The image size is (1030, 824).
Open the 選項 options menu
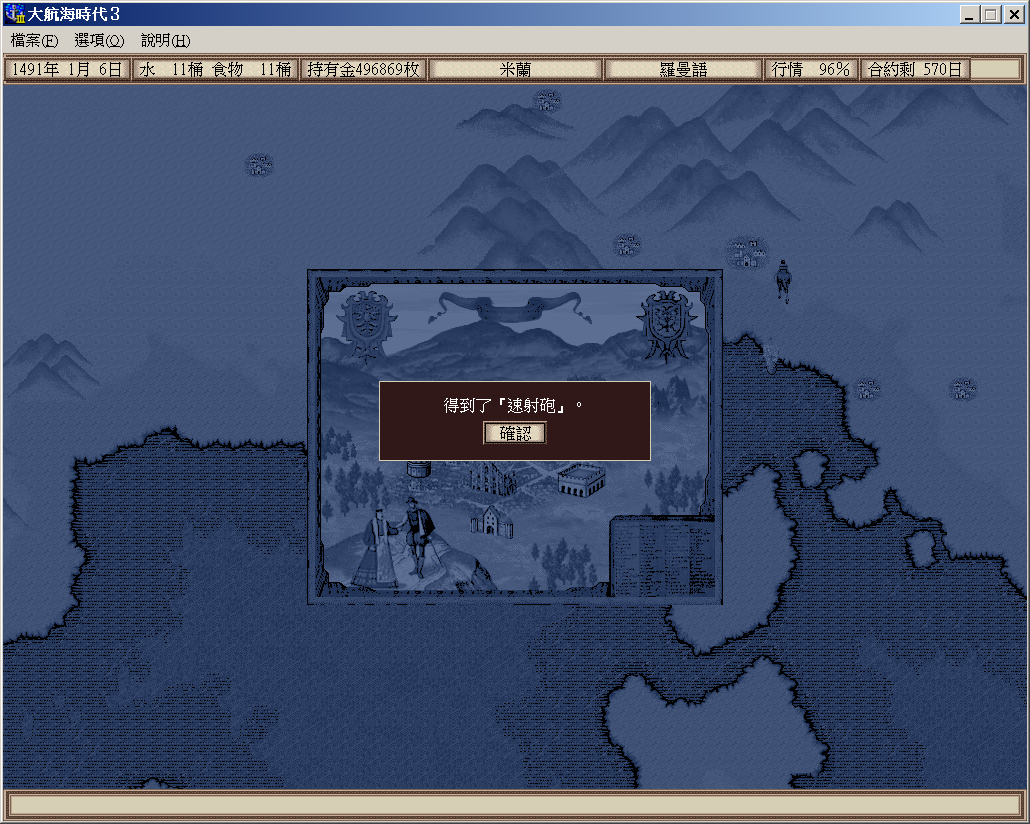tap(99, 41)
